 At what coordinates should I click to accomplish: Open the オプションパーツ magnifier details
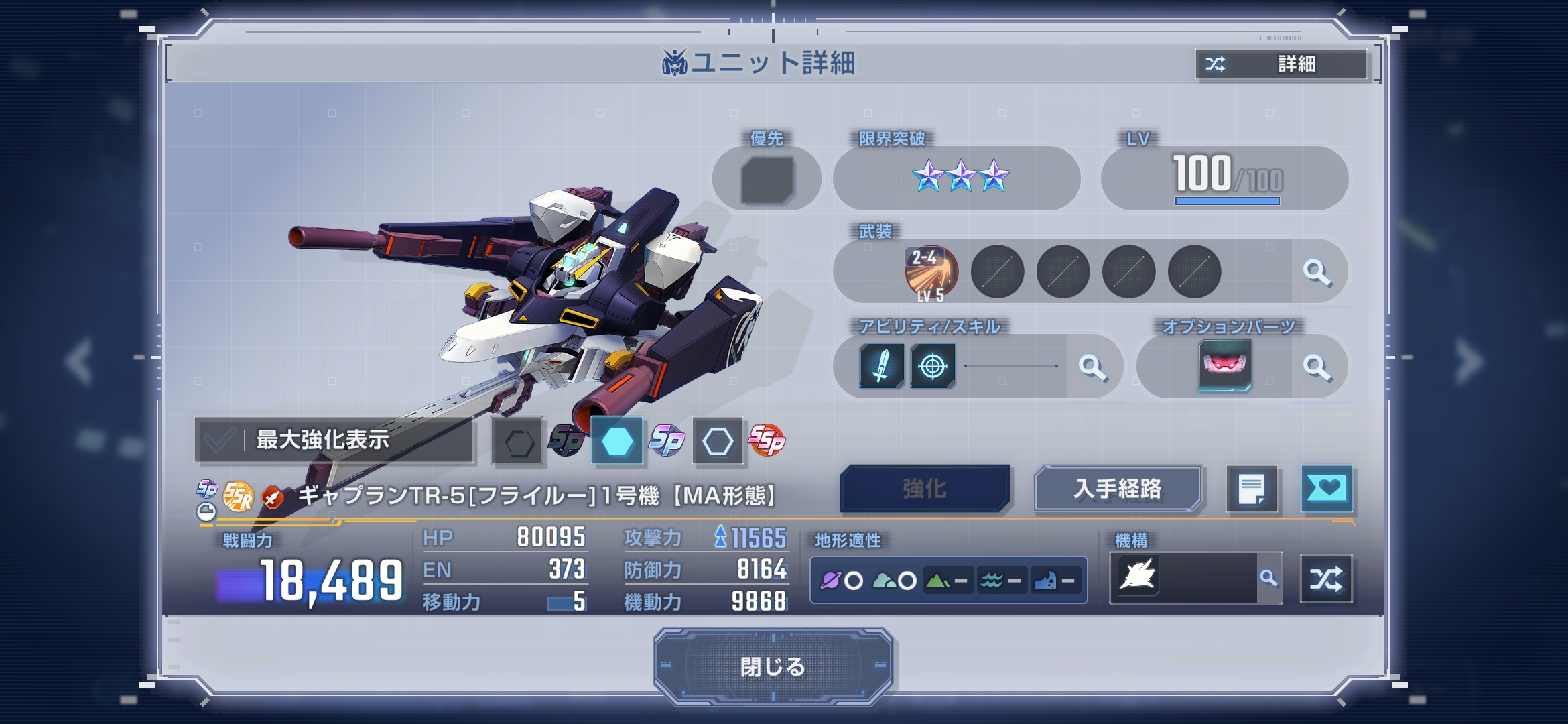[1317, 367]
